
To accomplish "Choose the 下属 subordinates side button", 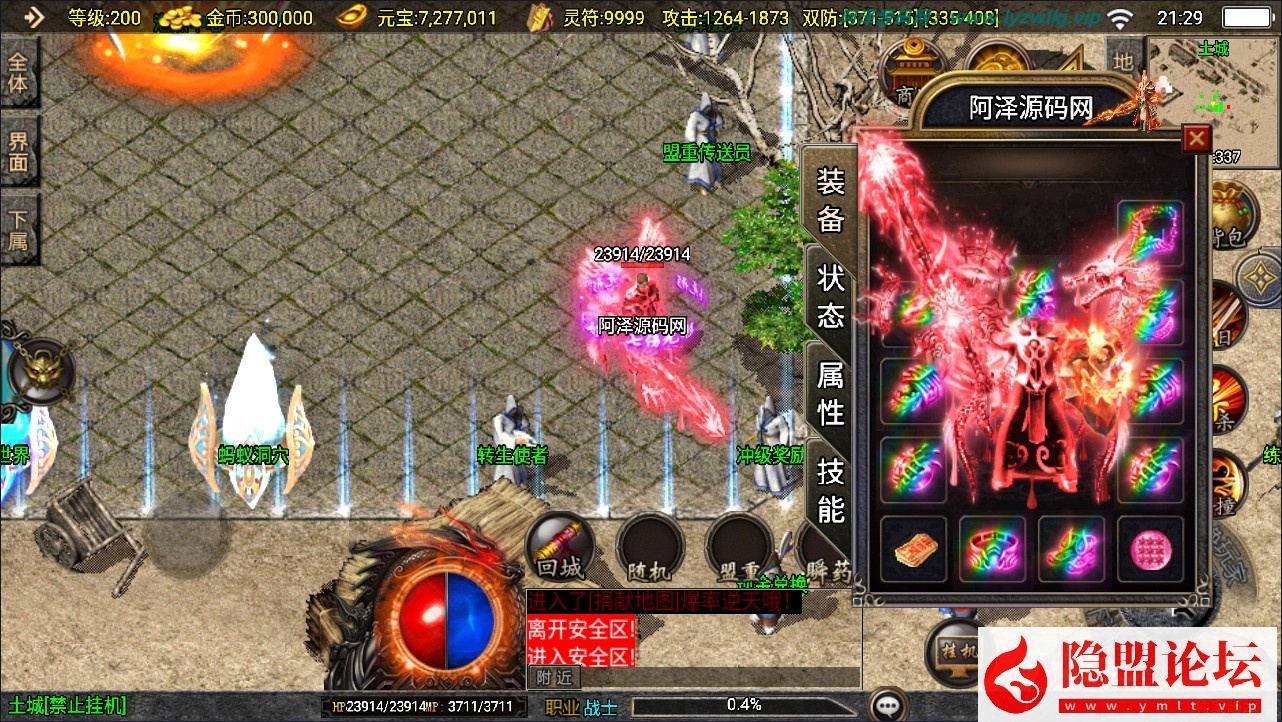I will [18, 230].
